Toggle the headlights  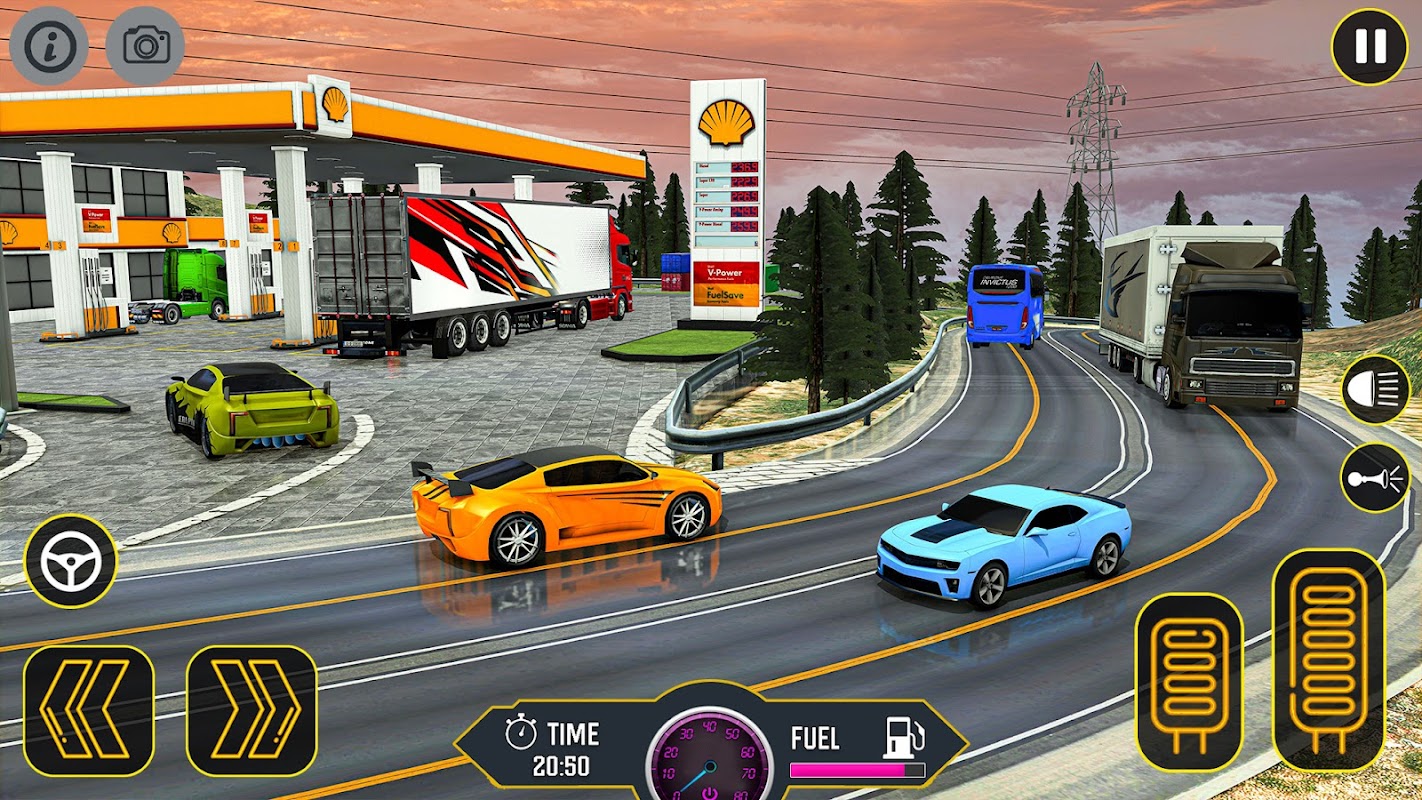point(1375,390)
